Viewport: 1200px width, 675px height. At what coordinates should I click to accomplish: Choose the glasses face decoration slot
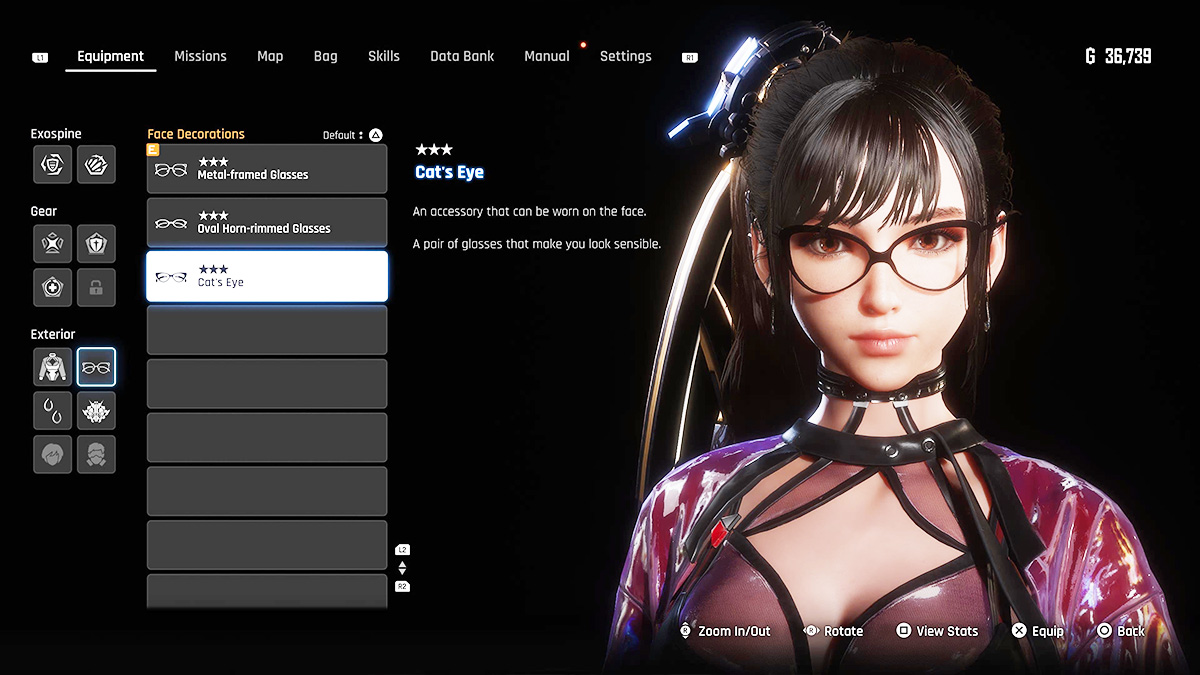coord(96,367)
